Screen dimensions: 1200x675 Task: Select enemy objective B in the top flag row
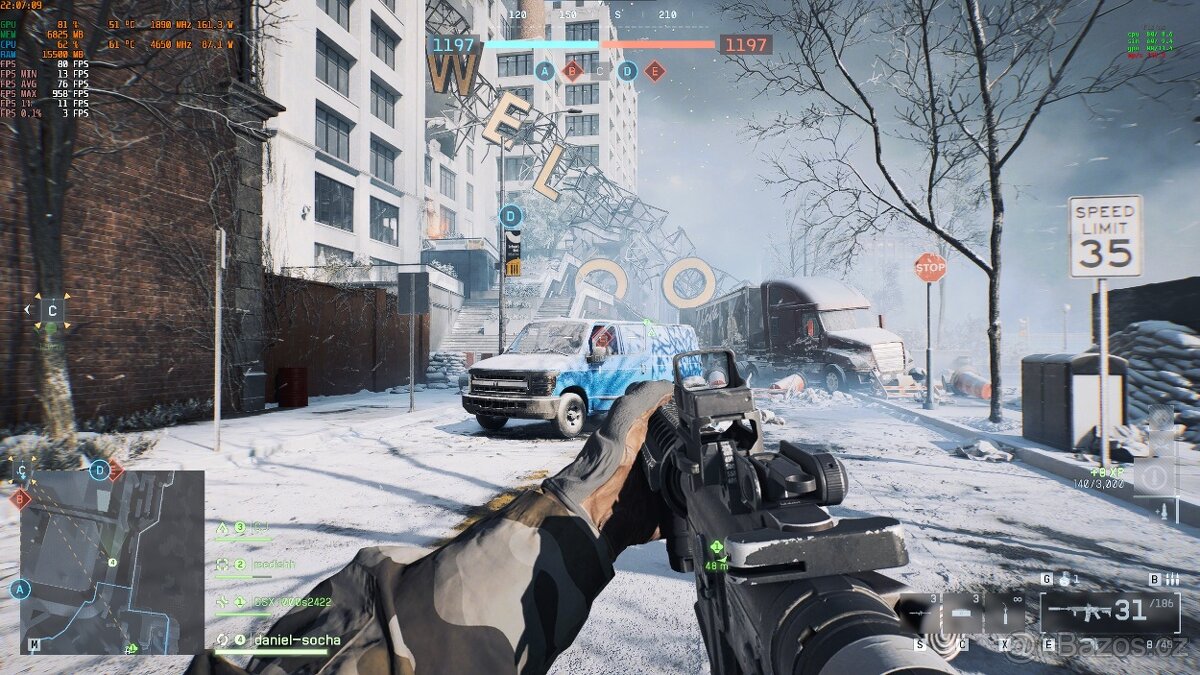pos(572,71)
